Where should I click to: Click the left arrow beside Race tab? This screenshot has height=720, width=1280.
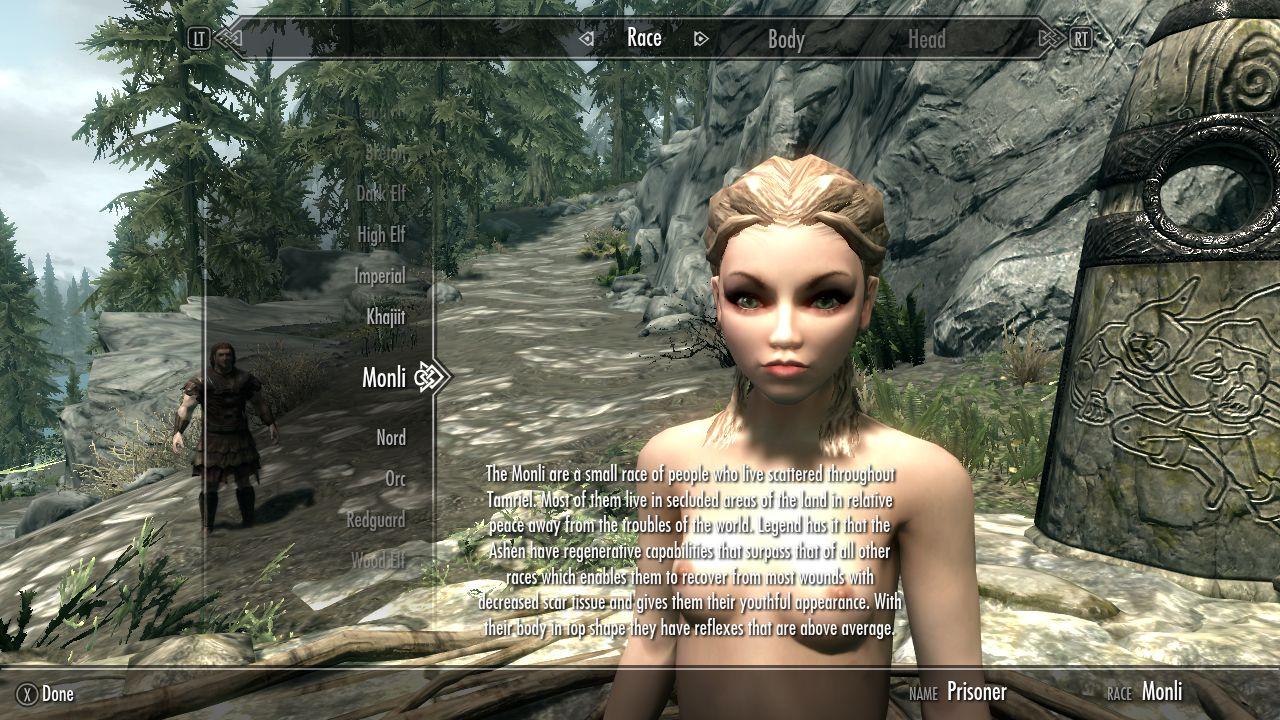(587, 39)
